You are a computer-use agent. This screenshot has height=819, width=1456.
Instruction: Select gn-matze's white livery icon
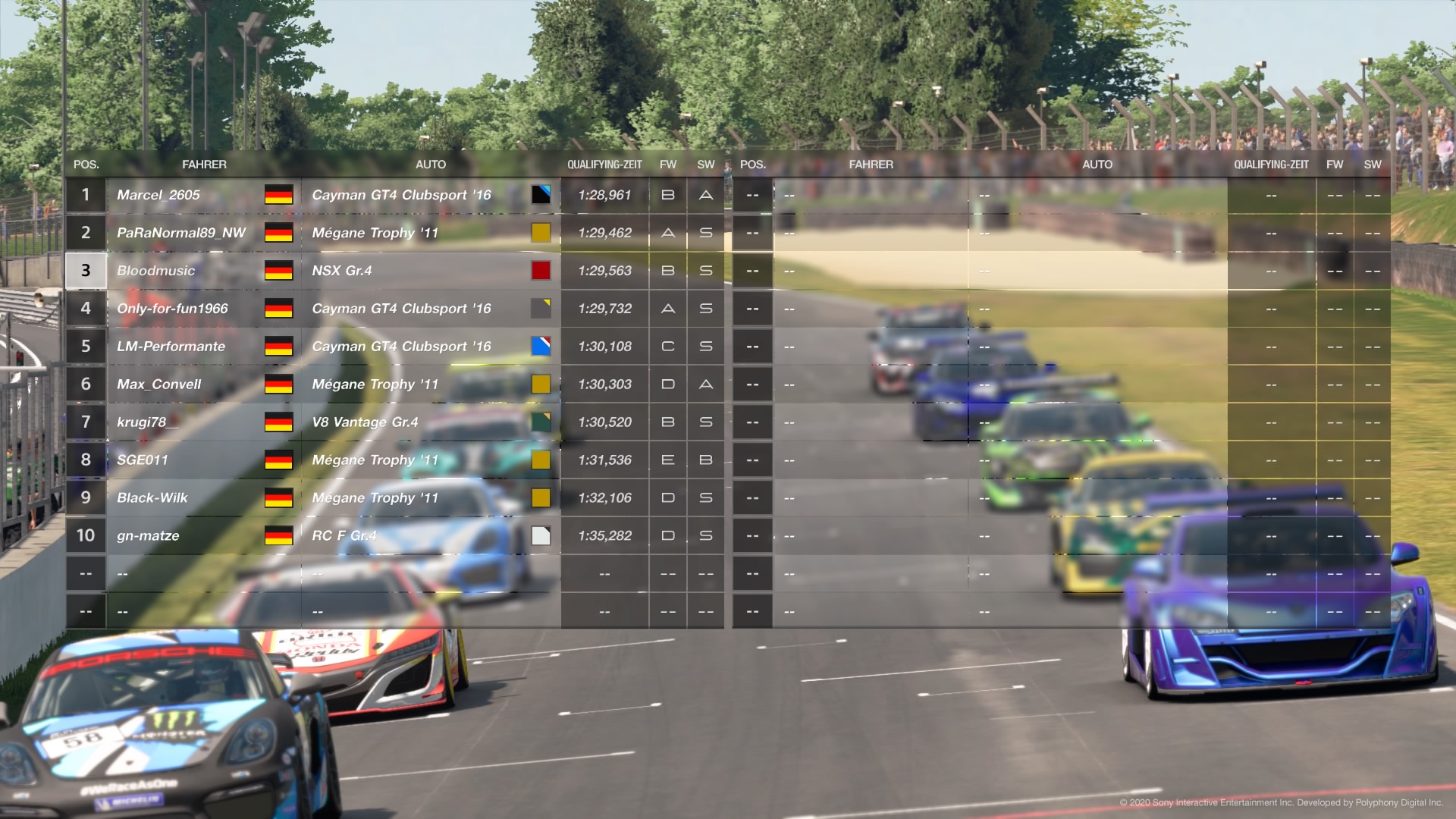(541, 535)
